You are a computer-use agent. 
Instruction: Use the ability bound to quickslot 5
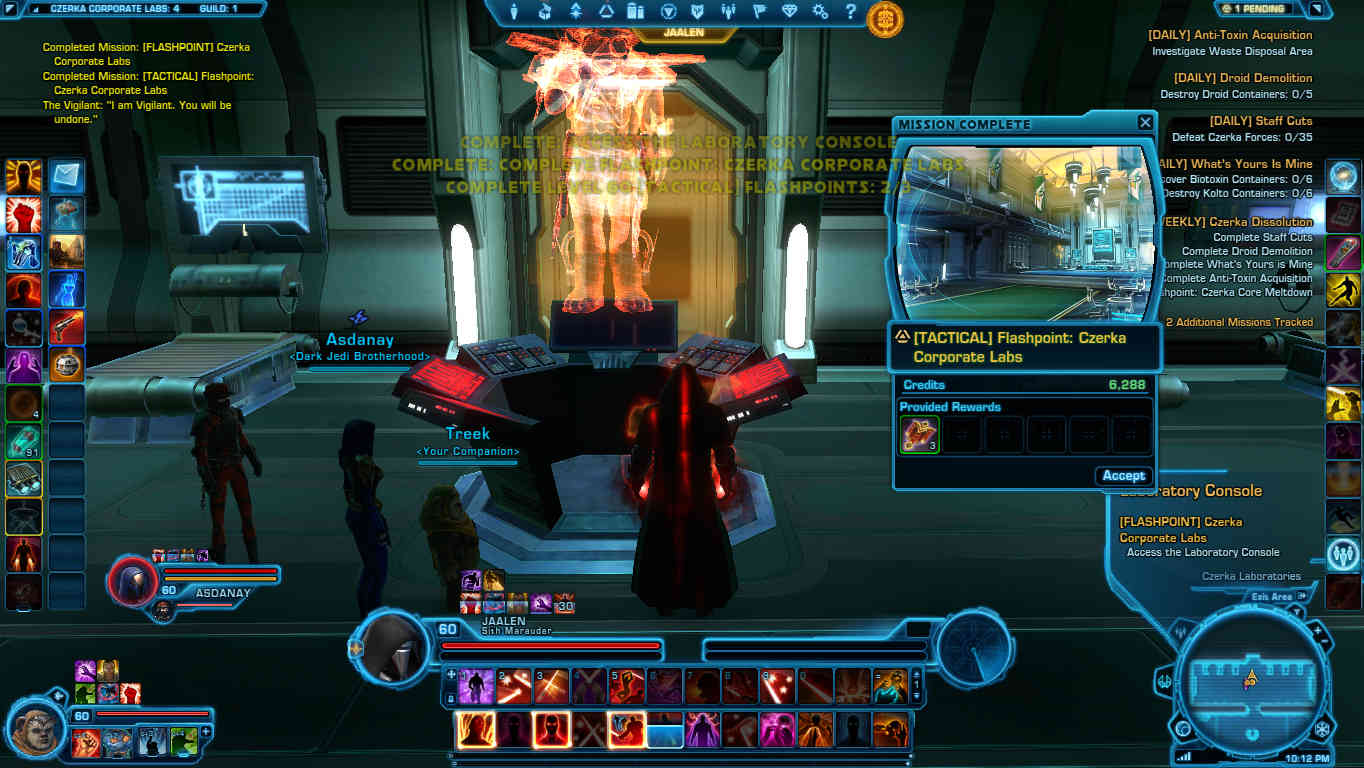(x=627, y=686)
